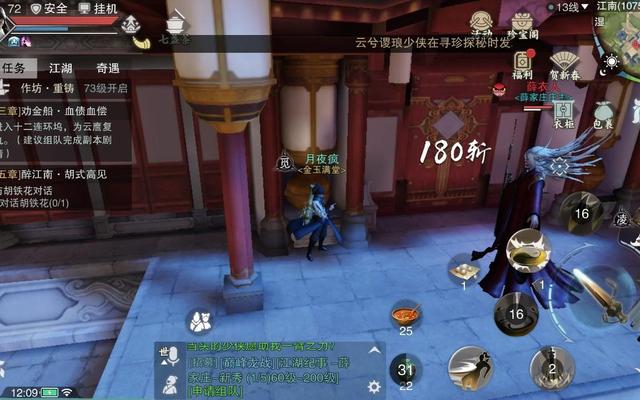Open the 珍宝阁 treasure shop

tap(522, 24)
